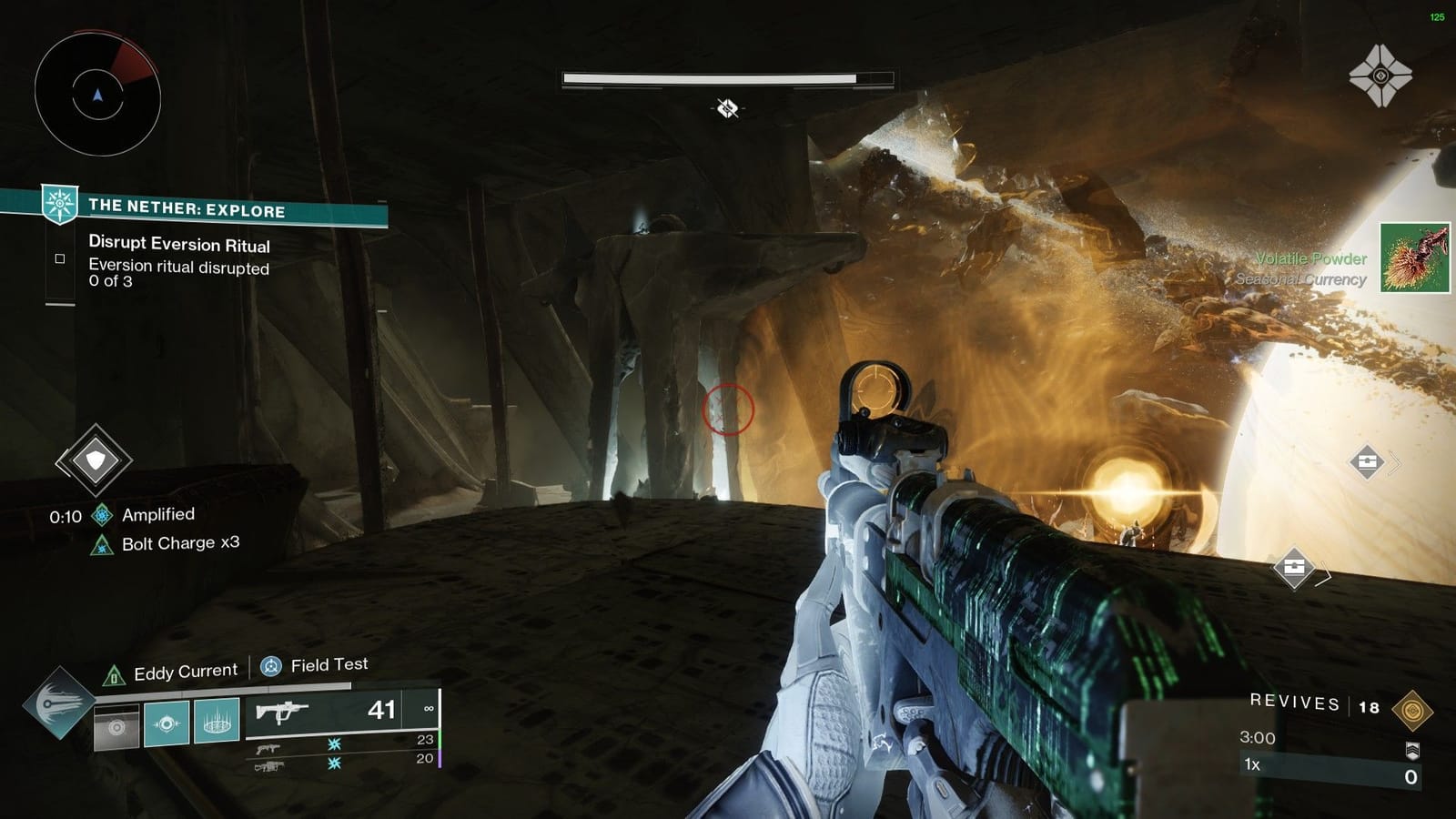Click the boss health bar
This screenshot has height=819, width=1456.
727,77
